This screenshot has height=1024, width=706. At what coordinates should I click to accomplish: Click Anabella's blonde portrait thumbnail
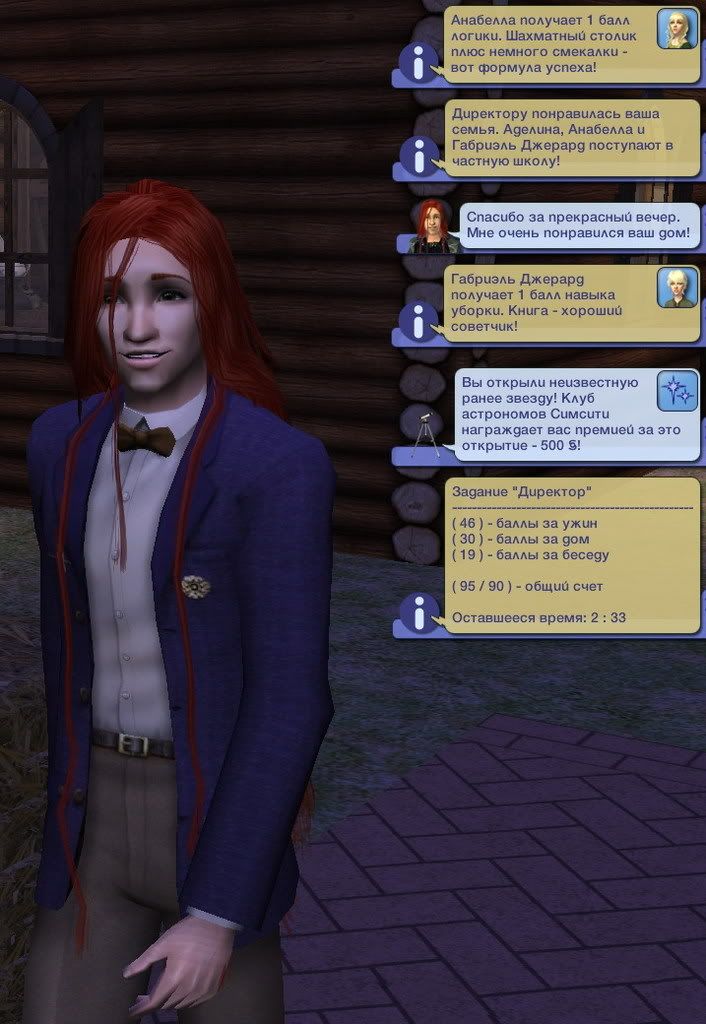click(x=677, y=28)
